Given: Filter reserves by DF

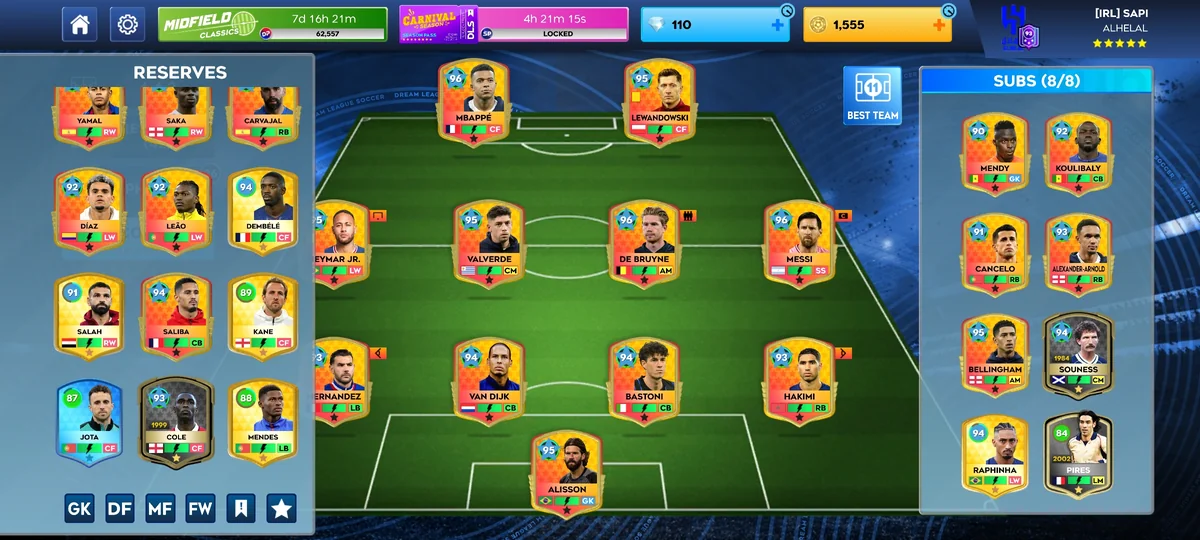Looking at the screenshot, I should [x=120, y=509].
